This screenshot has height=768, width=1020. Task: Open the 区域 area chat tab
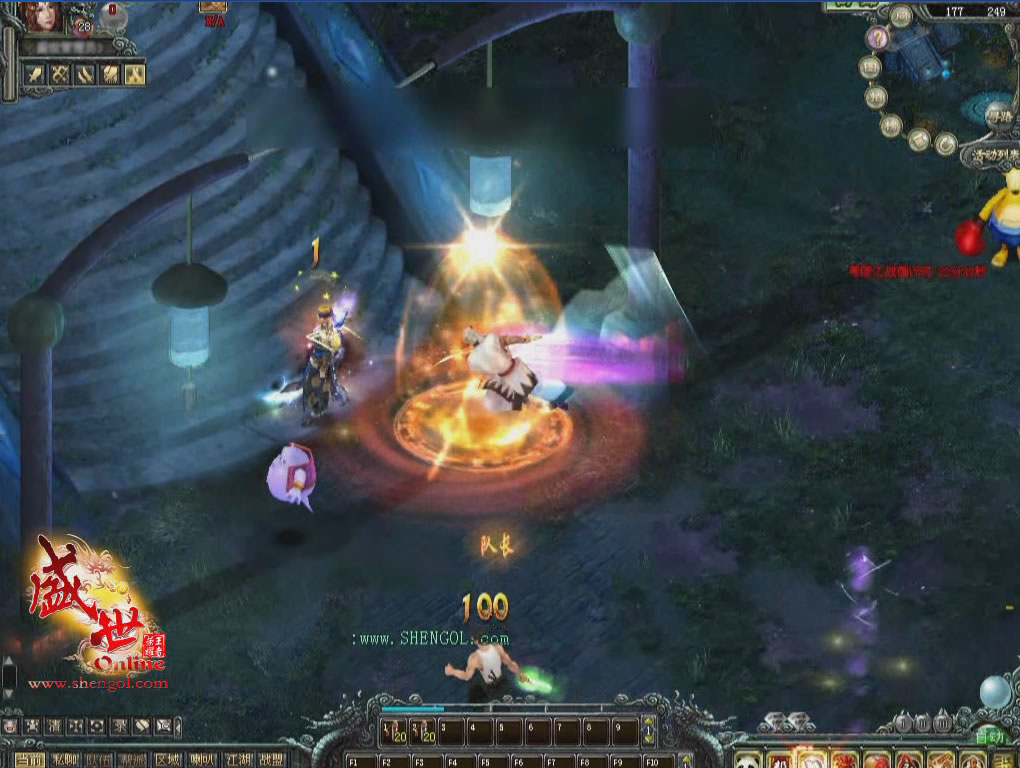pos(167,759)
